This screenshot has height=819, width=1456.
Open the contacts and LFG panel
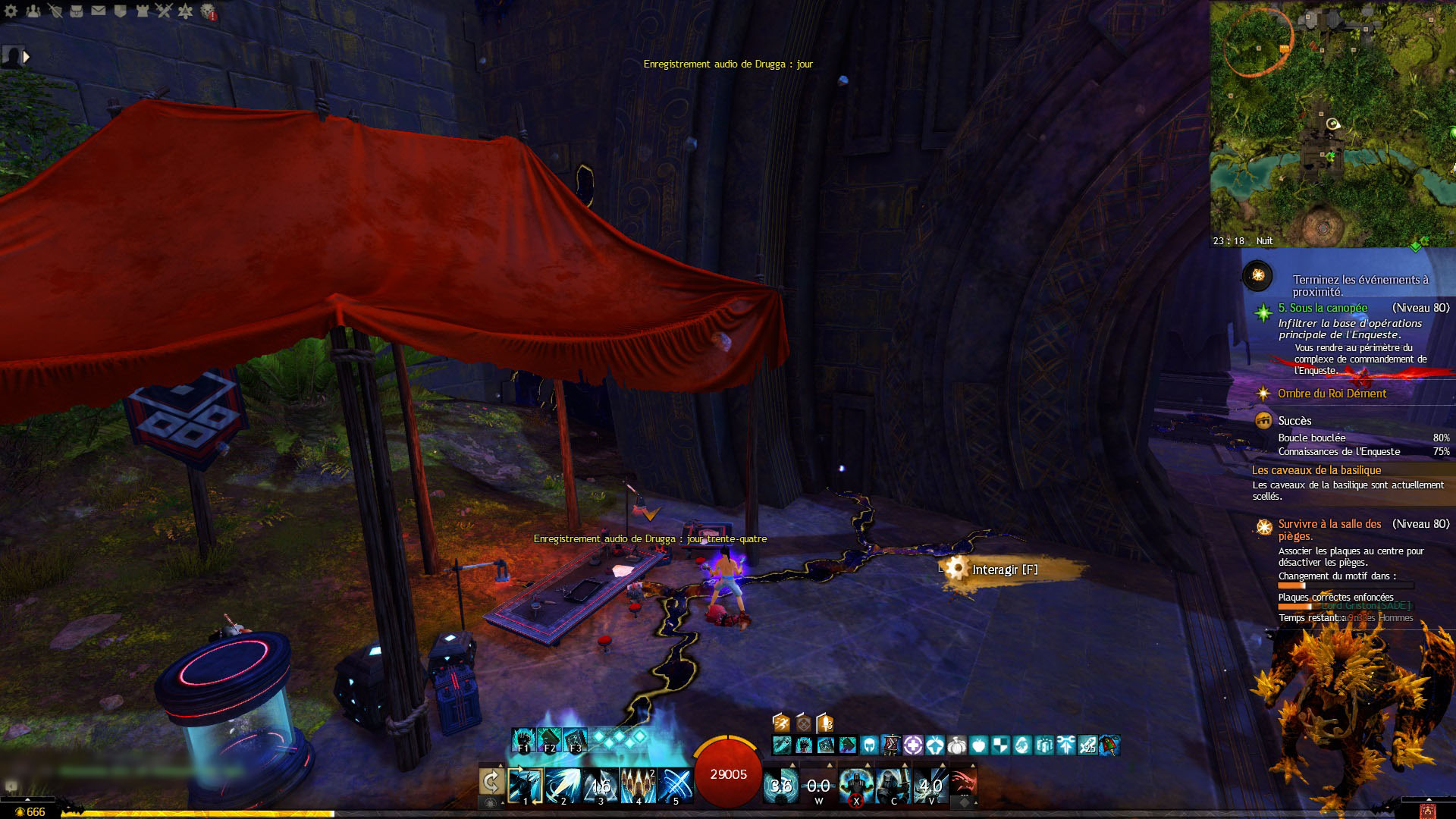point(33,11)
